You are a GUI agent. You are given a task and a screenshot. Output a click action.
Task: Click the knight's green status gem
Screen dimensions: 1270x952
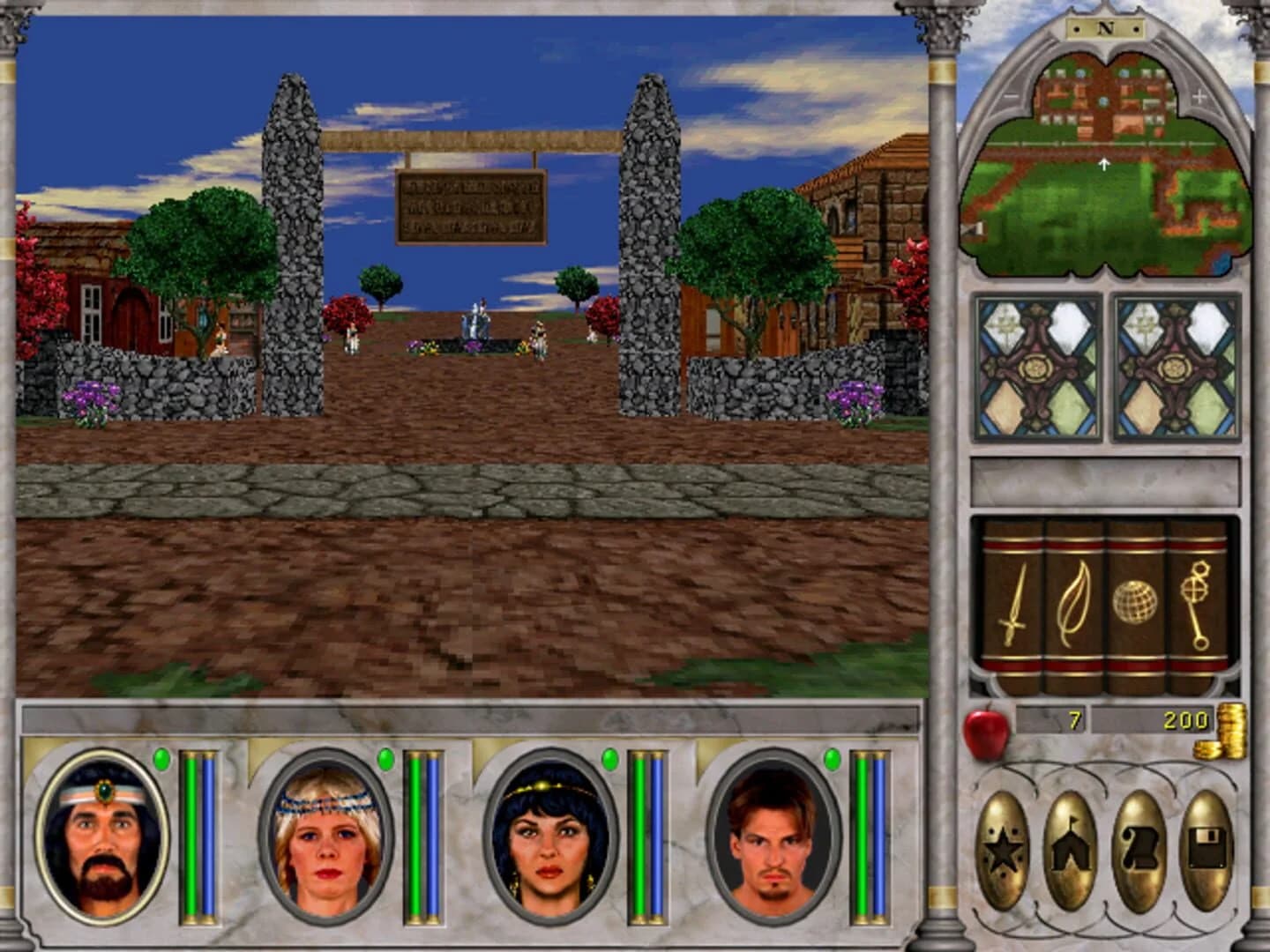pos(161,758)
